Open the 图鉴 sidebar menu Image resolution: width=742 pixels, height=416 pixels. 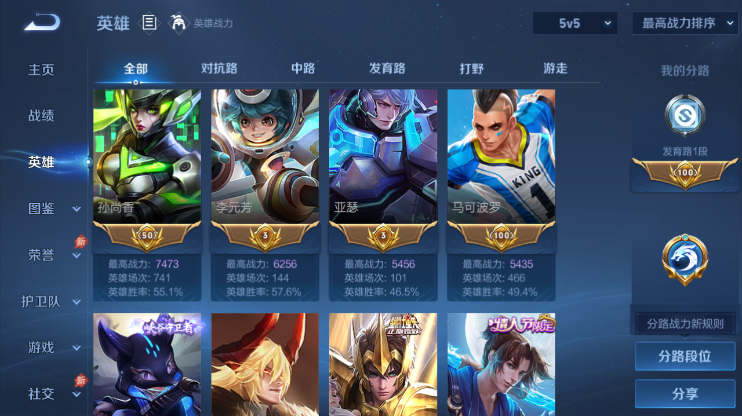41,208
